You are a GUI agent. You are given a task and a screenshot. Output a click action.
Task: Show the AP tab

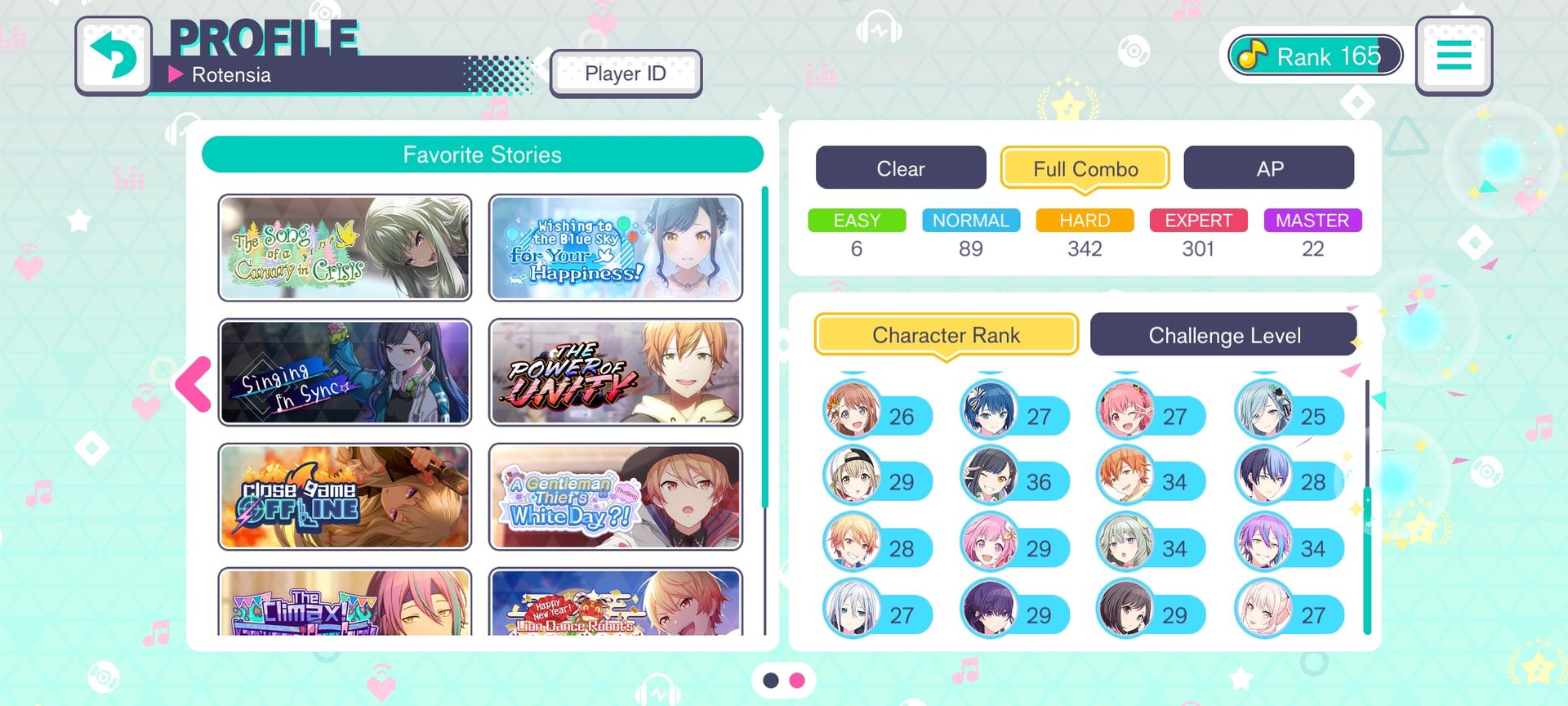[1269, 168]
